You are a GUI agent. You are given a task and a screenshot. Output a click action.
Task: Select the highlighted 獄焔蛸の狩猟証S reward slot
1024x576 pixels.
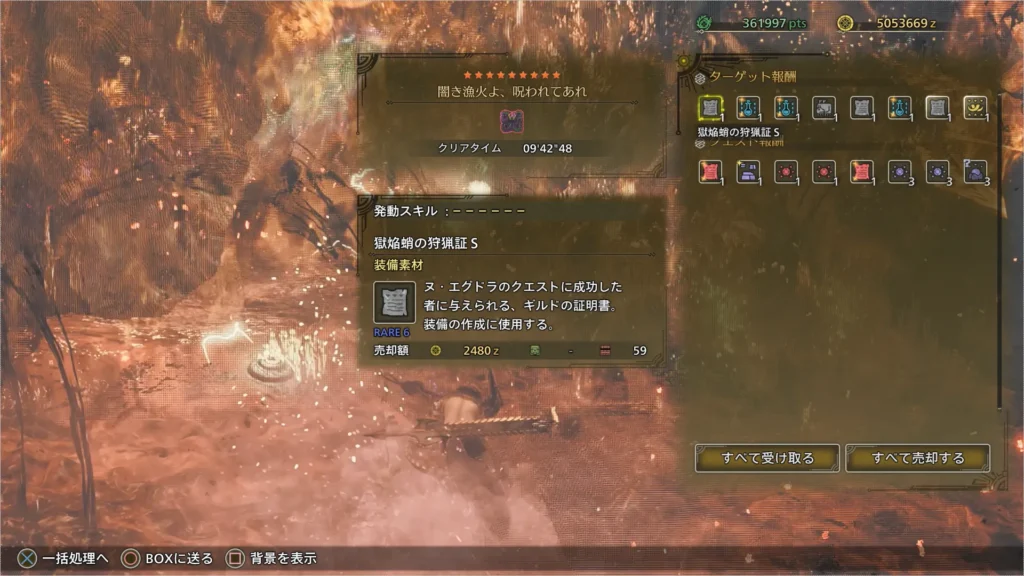point(711,108)
